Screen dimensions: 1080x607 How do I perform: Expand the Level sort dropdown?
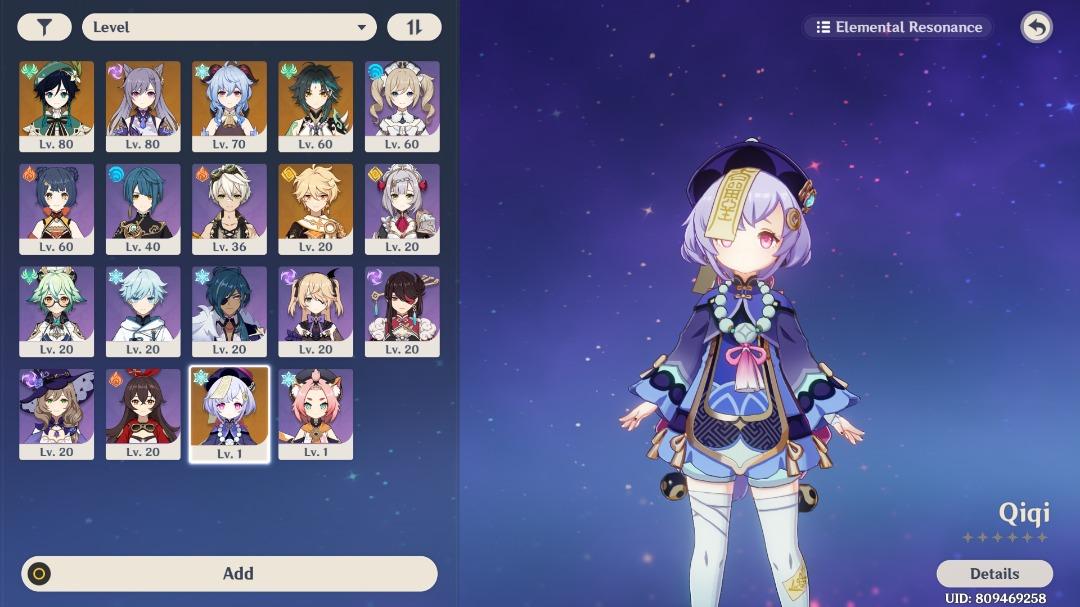pyautogui.click(x=229, y=27)
